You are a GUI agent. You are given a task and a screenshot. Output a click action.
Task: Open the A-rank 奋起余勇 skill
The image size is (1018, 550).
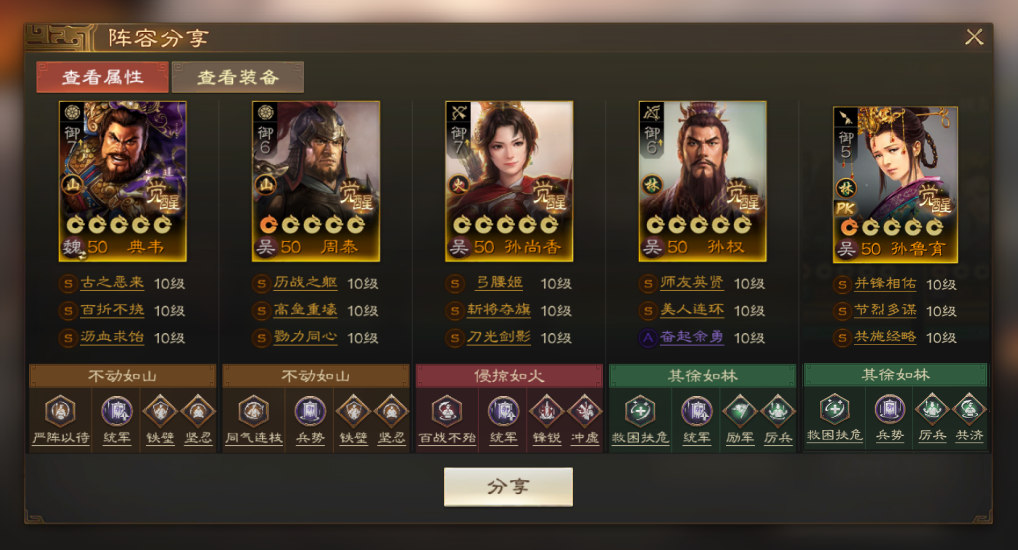pyautogui.click(x=692, y=338)
